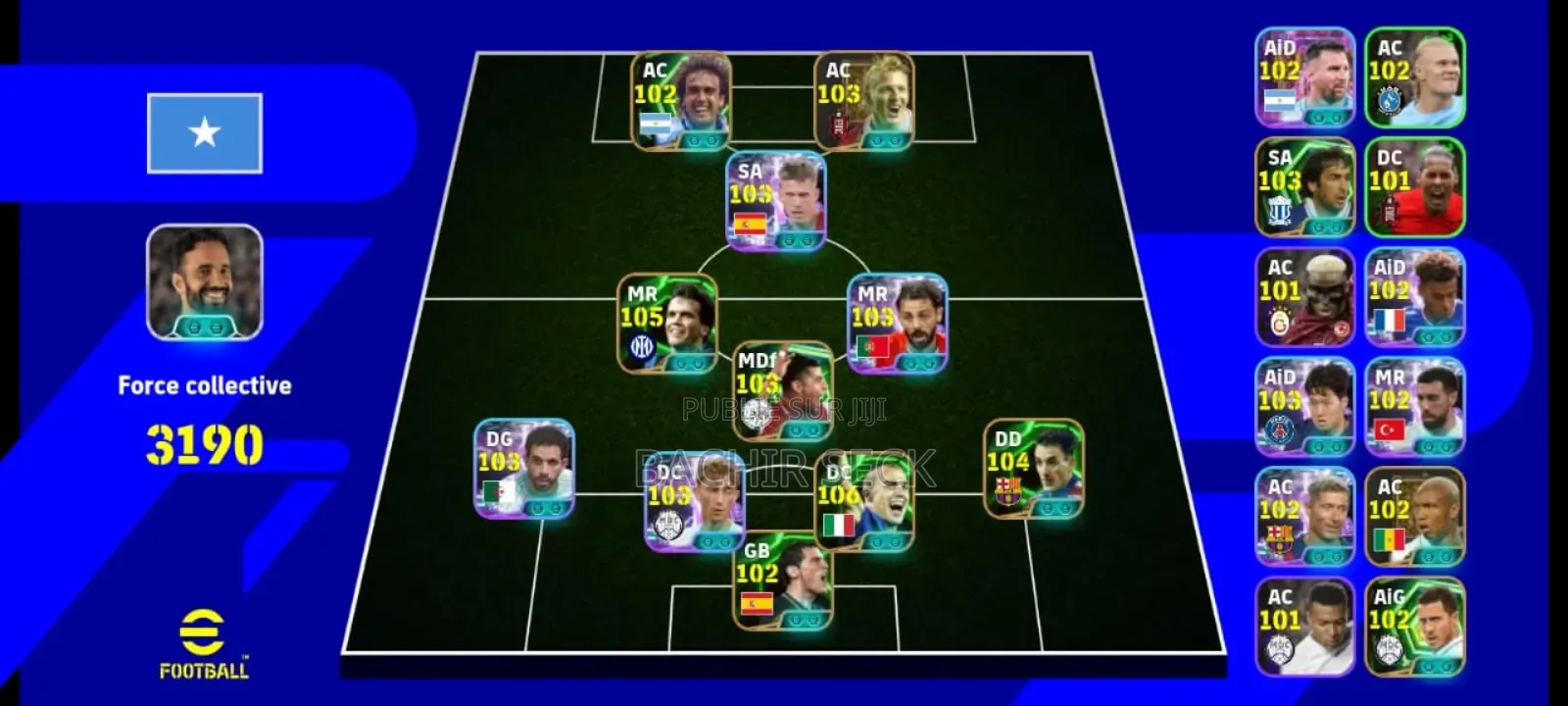The width and height of the screenshot is (1568, 706).
Task: Open the manager portrait profile
Action: tap(204, 284)
